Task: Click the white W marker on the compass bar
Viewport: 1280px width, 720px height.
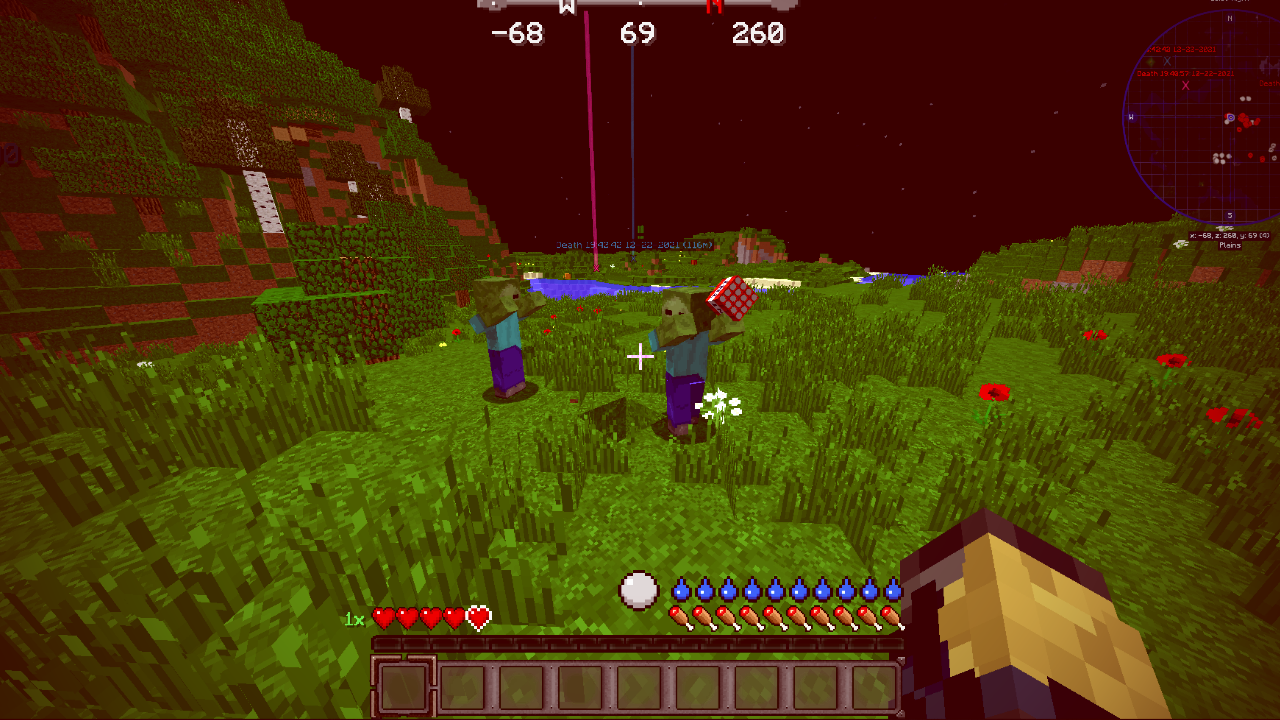Action: (565, 7)
